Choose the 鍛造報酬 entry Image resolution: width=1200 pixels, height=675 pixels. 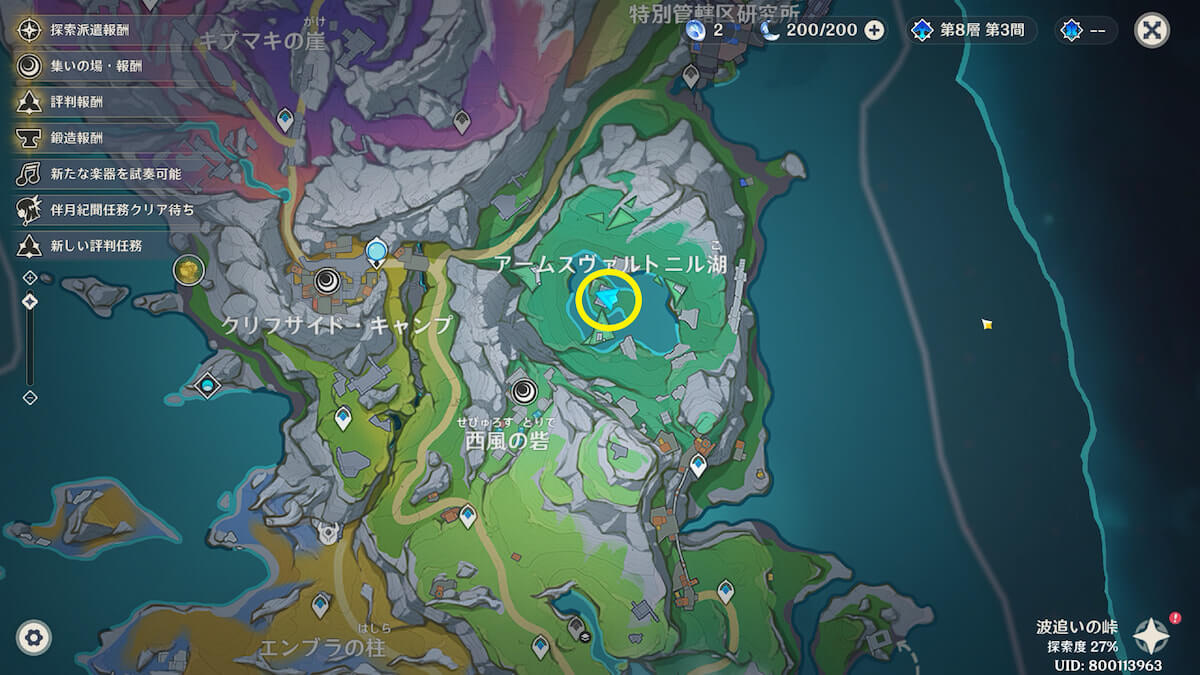[76, 138]
